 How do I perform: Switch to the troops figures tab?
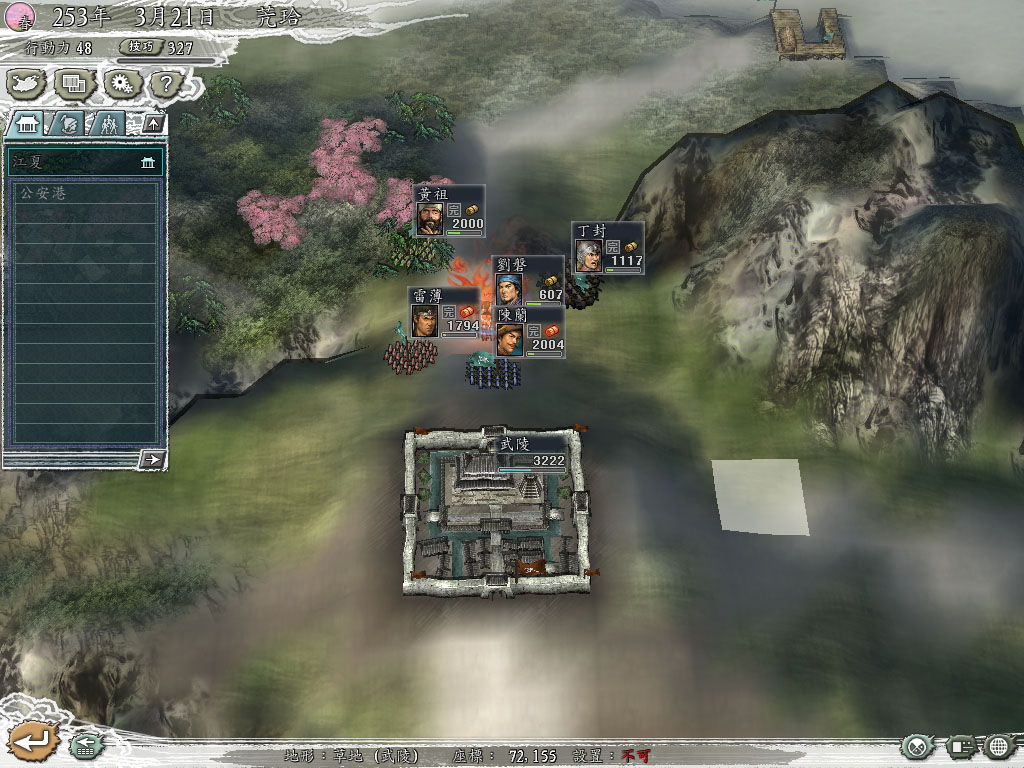click(x=107, y=124)
